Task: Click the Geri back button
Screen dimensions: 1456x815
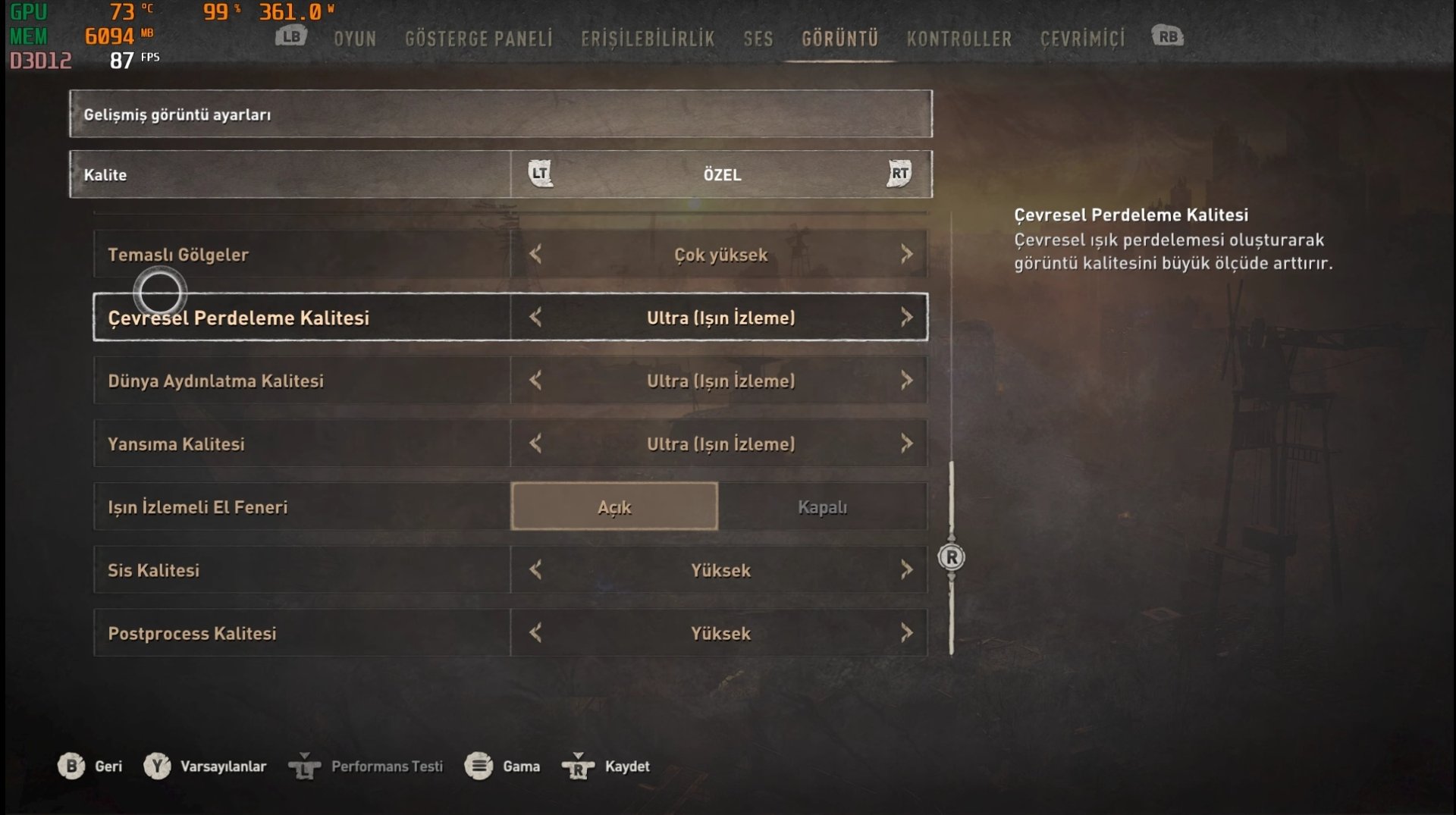Action: 90,766
